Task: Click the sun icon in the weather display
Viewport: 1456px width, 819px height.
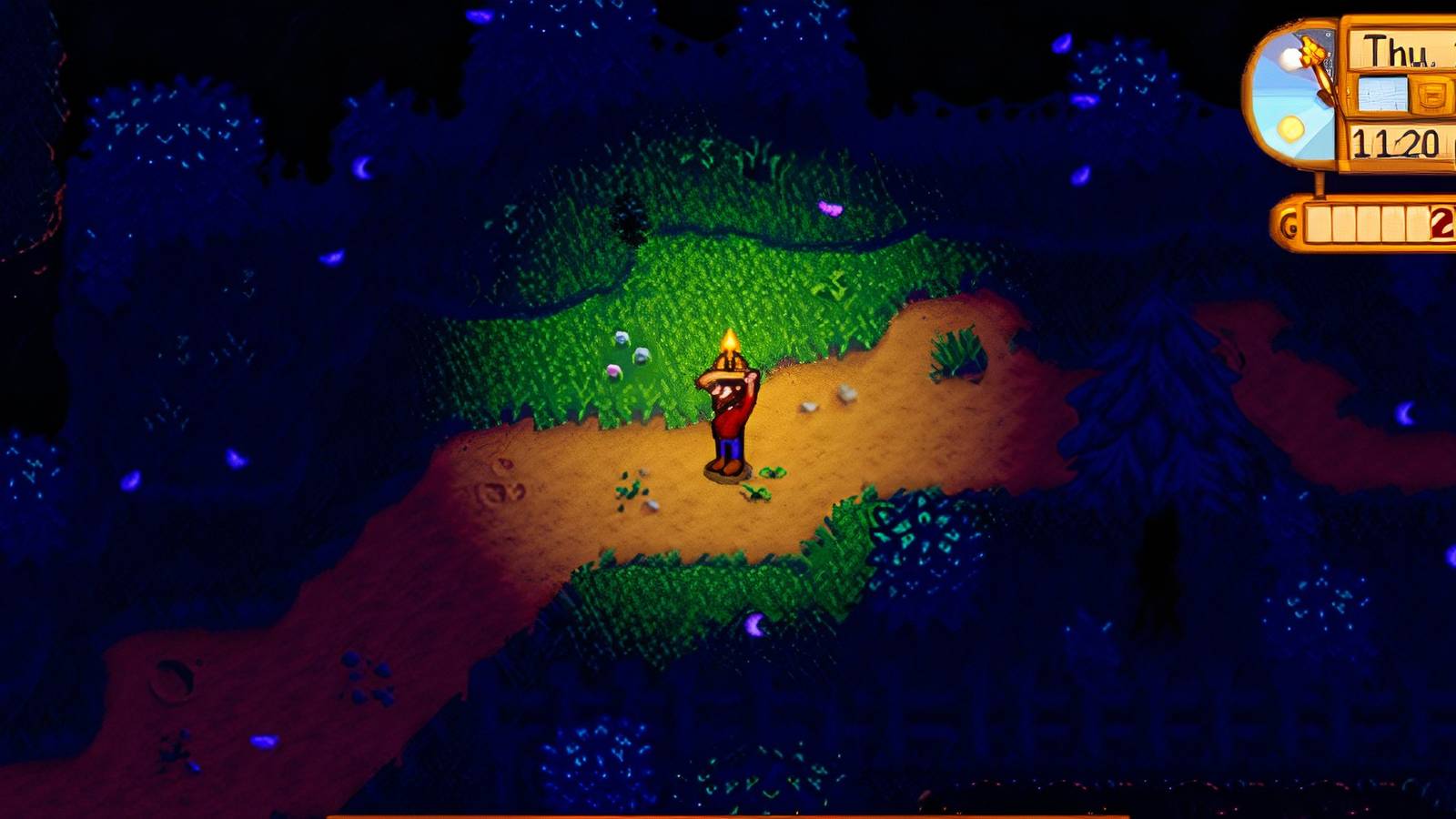Action: point(1291,130)
